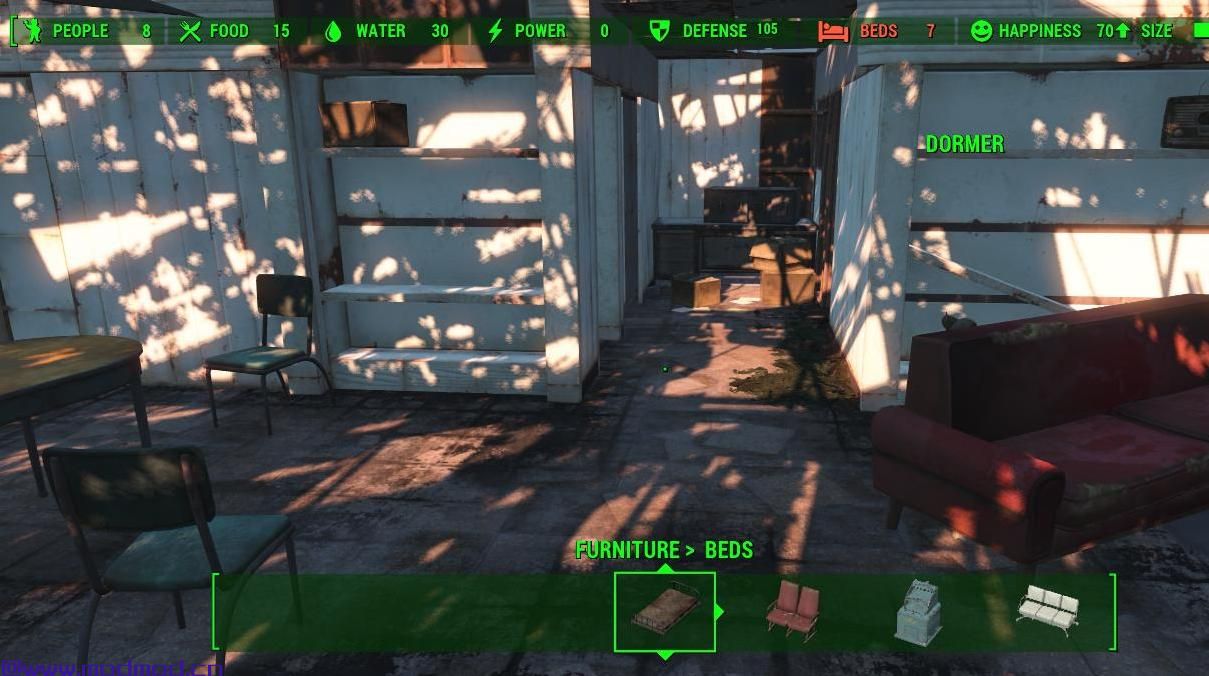The height and width of the screenshot is (676, 1209).
Task: Pick the grey cash register category
Action: (x=918, y=611)
